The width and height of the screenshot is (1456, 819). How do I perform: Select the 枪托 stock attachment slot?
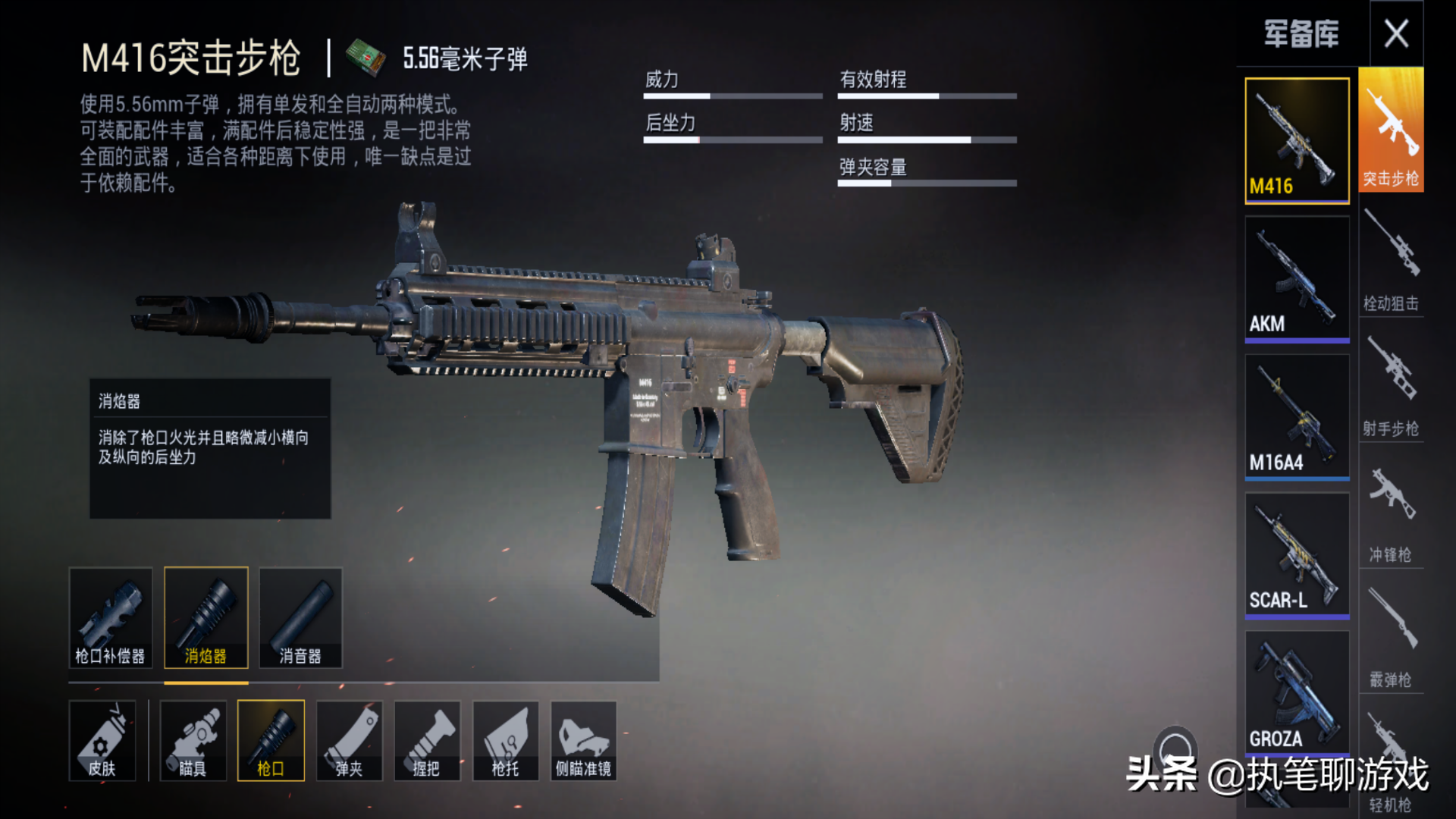[x=506, y=740]
